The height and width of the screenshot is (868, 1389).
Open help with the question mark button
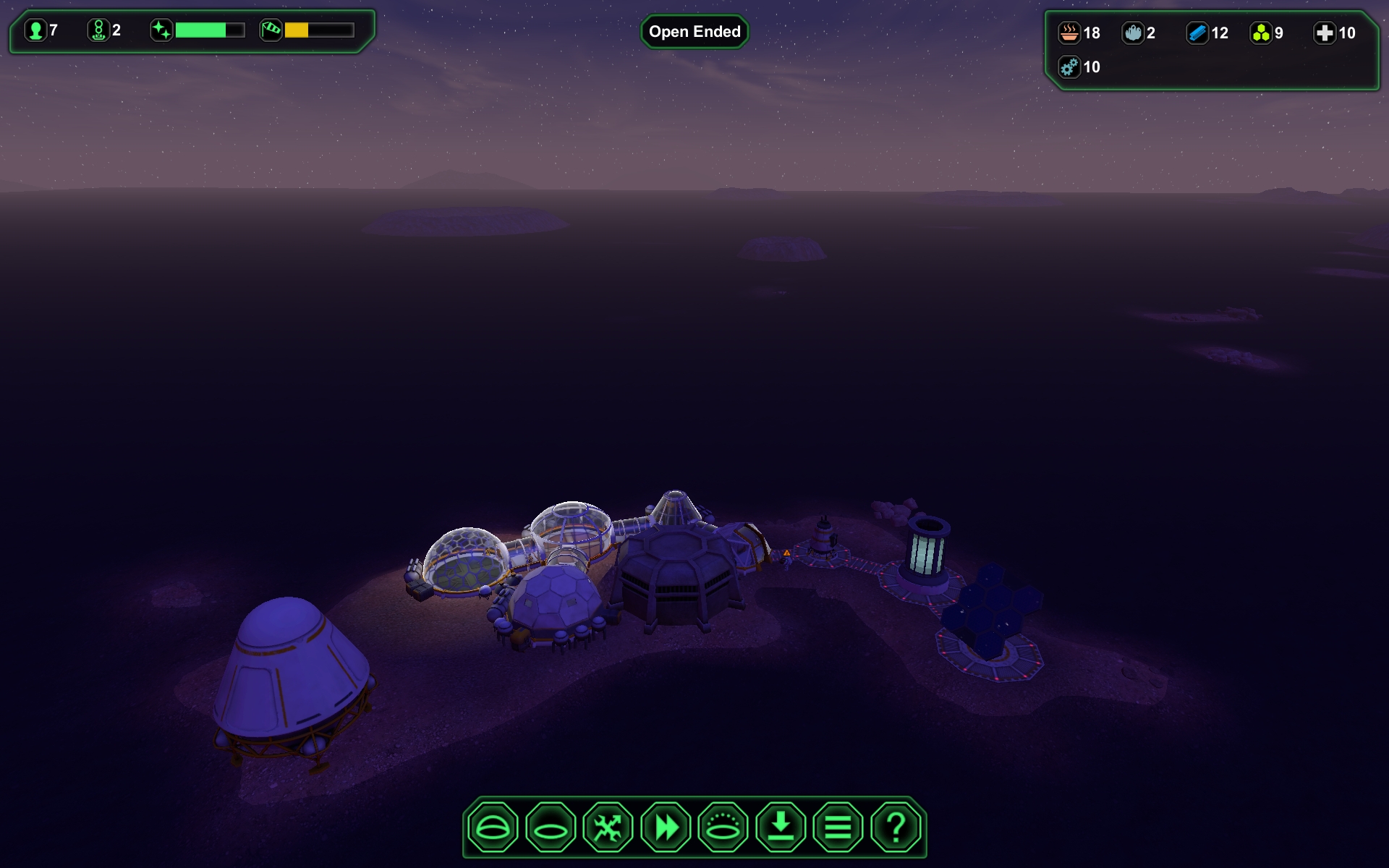point(896,827)
